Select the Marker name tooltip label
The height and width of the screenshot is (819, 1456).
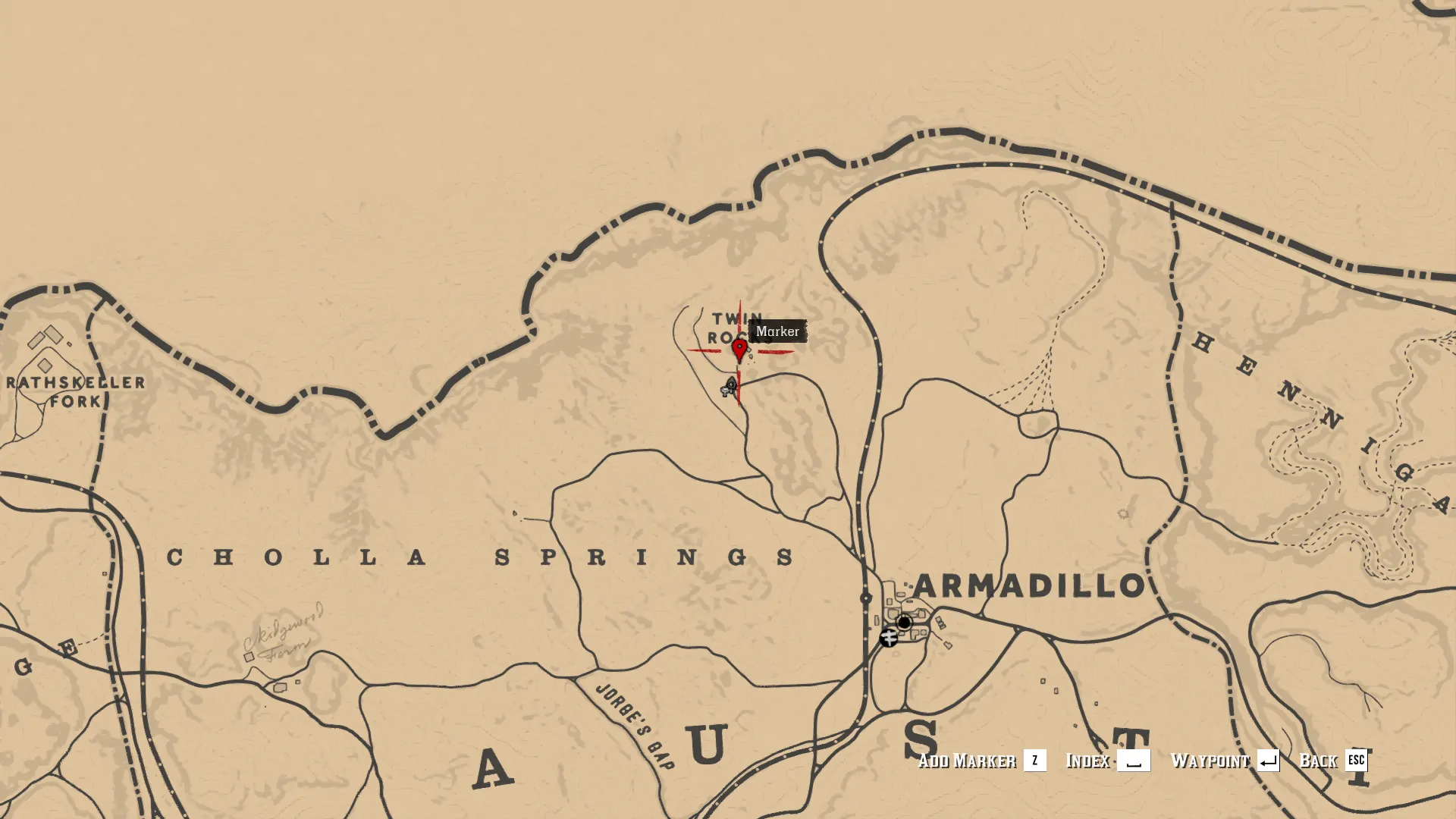tap(778, 331)
